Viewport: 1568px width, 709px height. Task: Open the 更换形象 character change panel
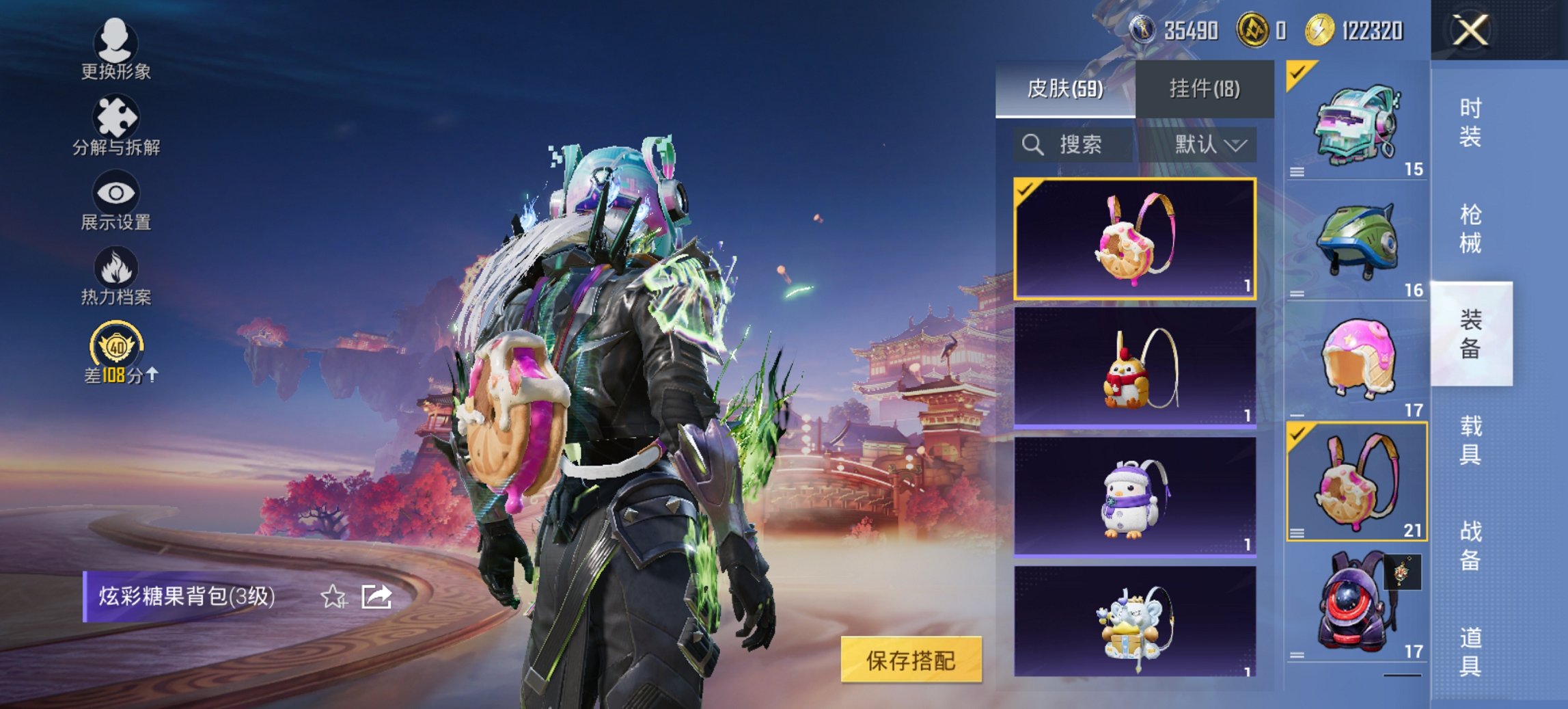(116, 51)
